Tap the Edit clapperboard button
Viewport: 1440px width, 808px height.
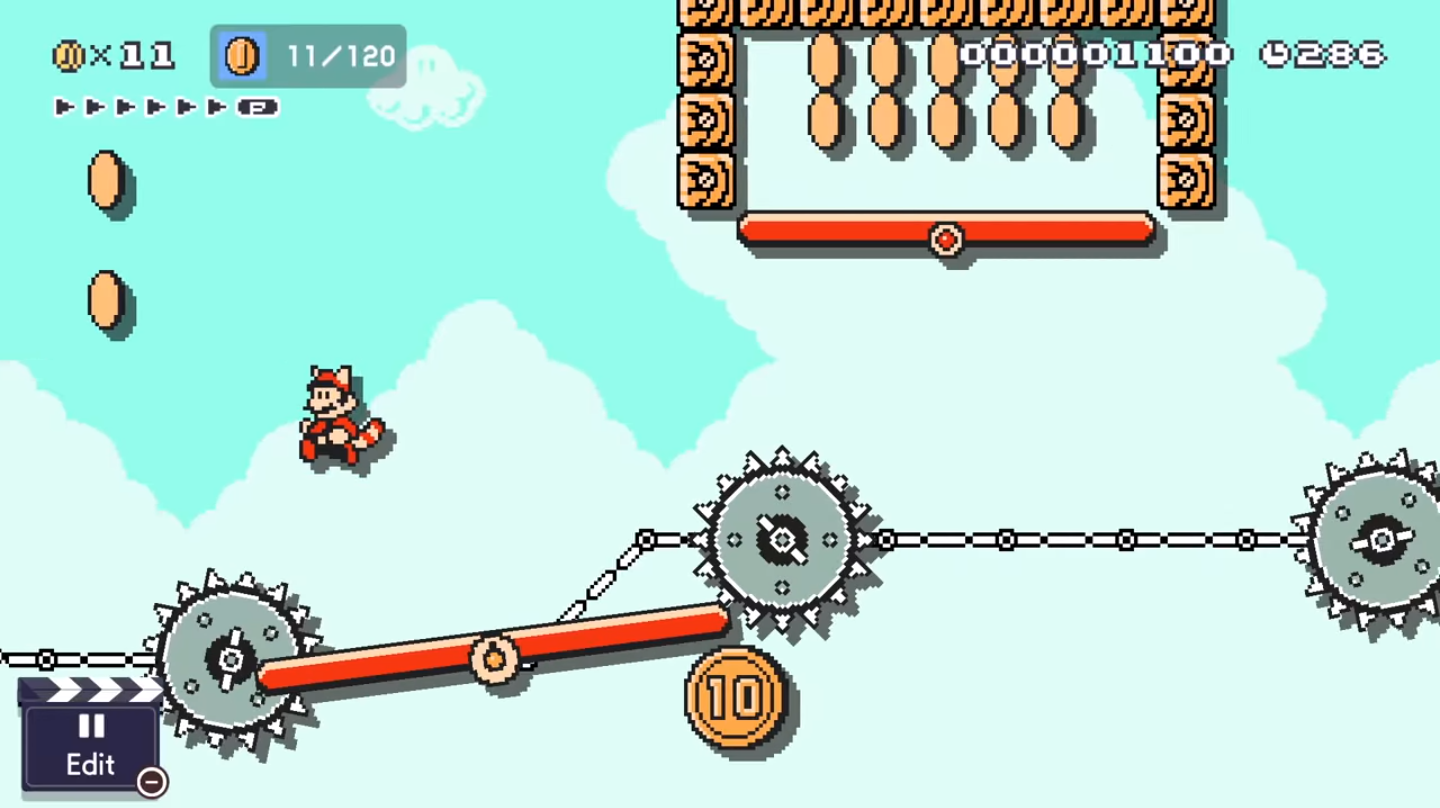coord(91,742)
